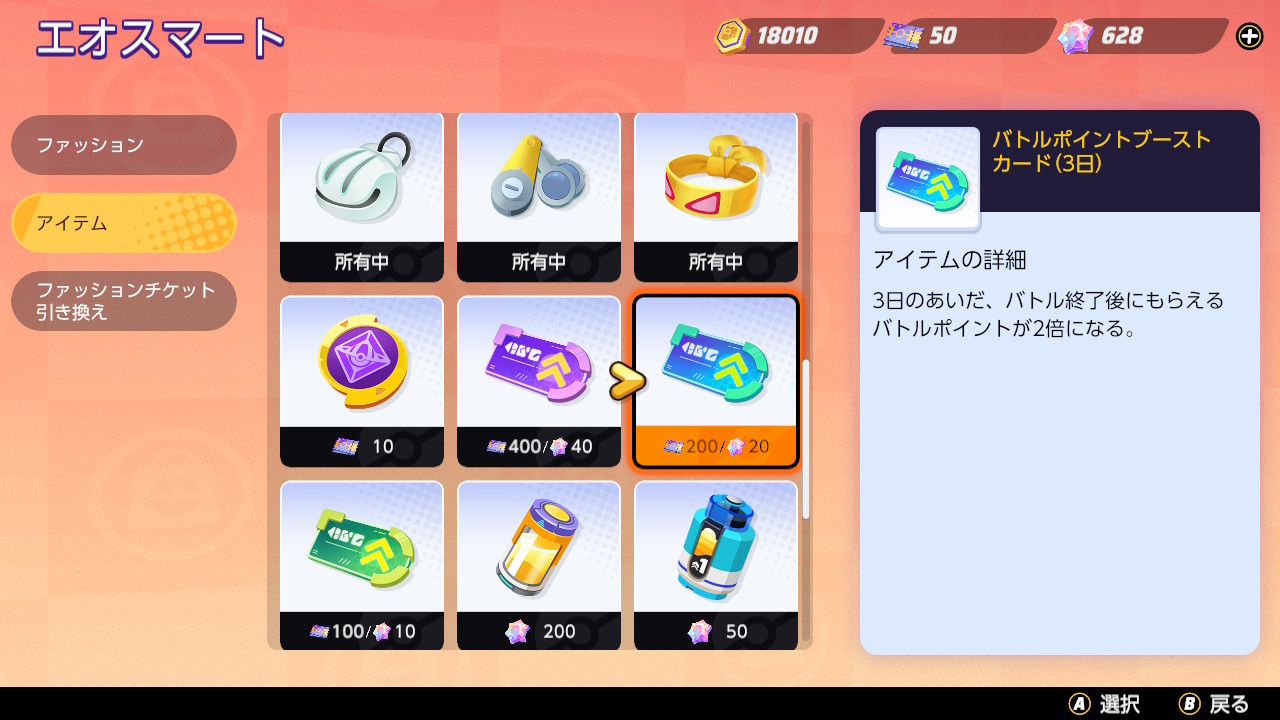Click the Aeos ticket currency icon showing 50
1280x720 pixels.
coord(905,36)
